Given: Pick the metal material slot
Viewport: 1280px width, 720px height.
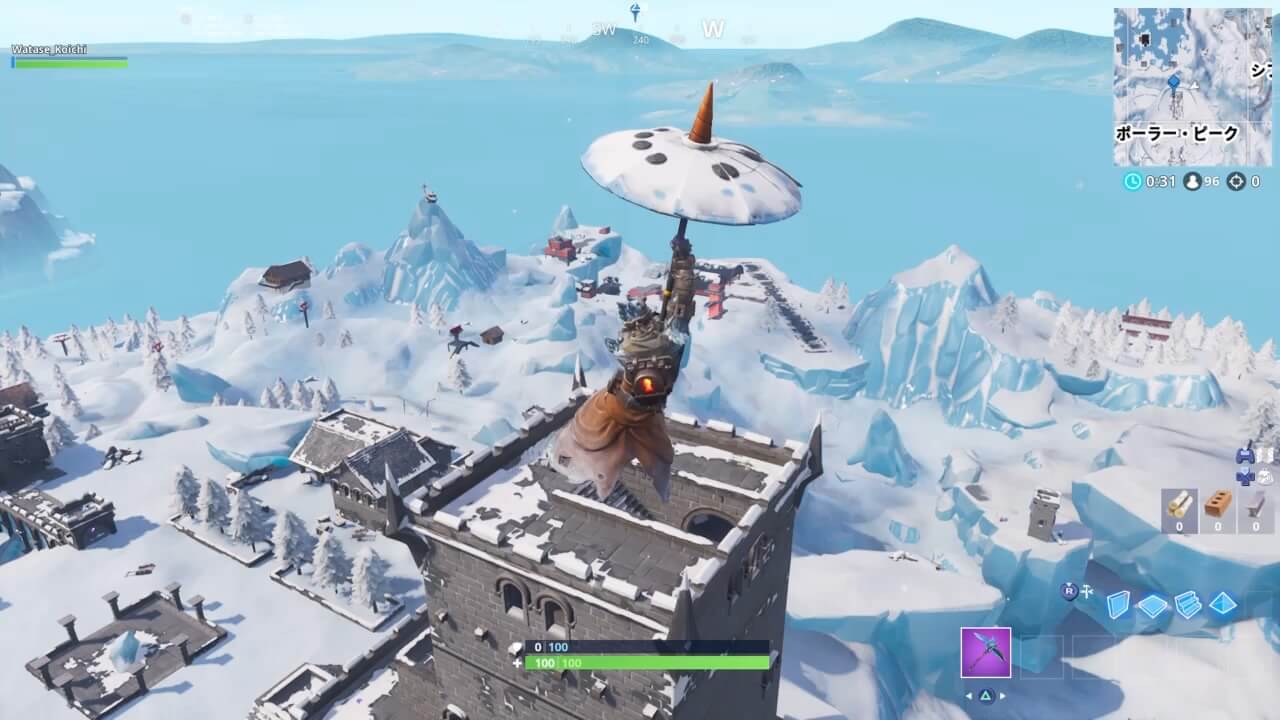Looking at the screenshot, I should [1256, 509].
